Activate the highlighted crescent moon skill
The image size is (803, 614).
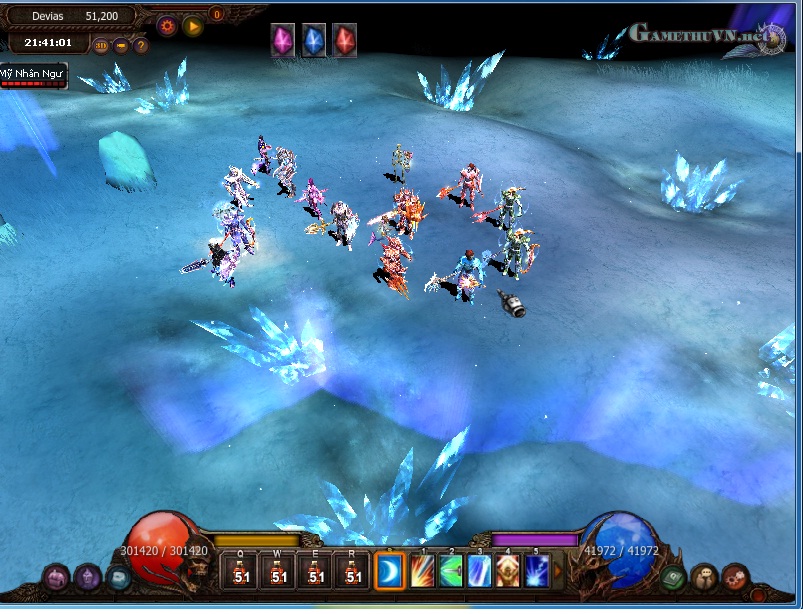[390, 571]
